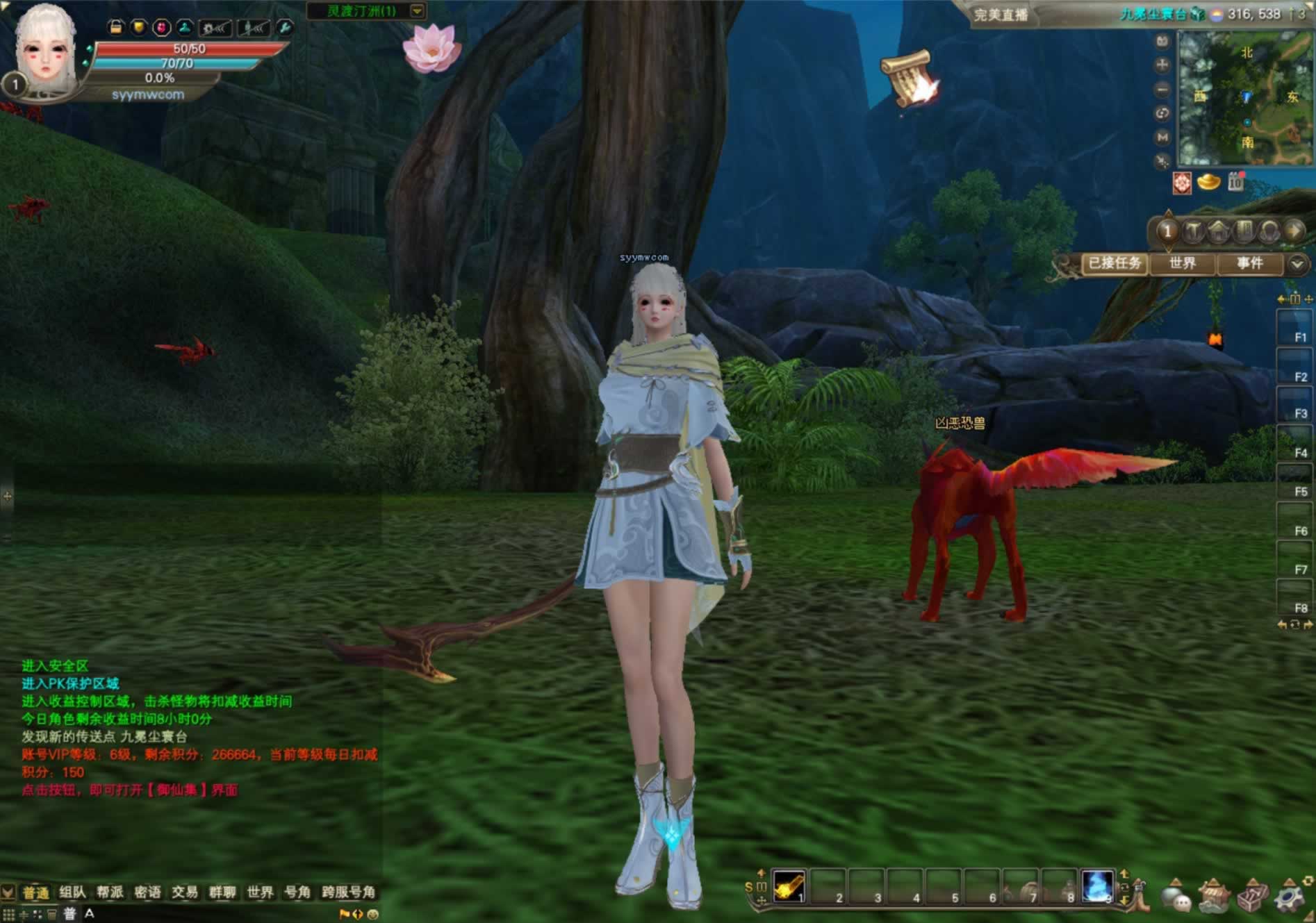Open the calendar icon showing 10

(x=1235, y=183)
